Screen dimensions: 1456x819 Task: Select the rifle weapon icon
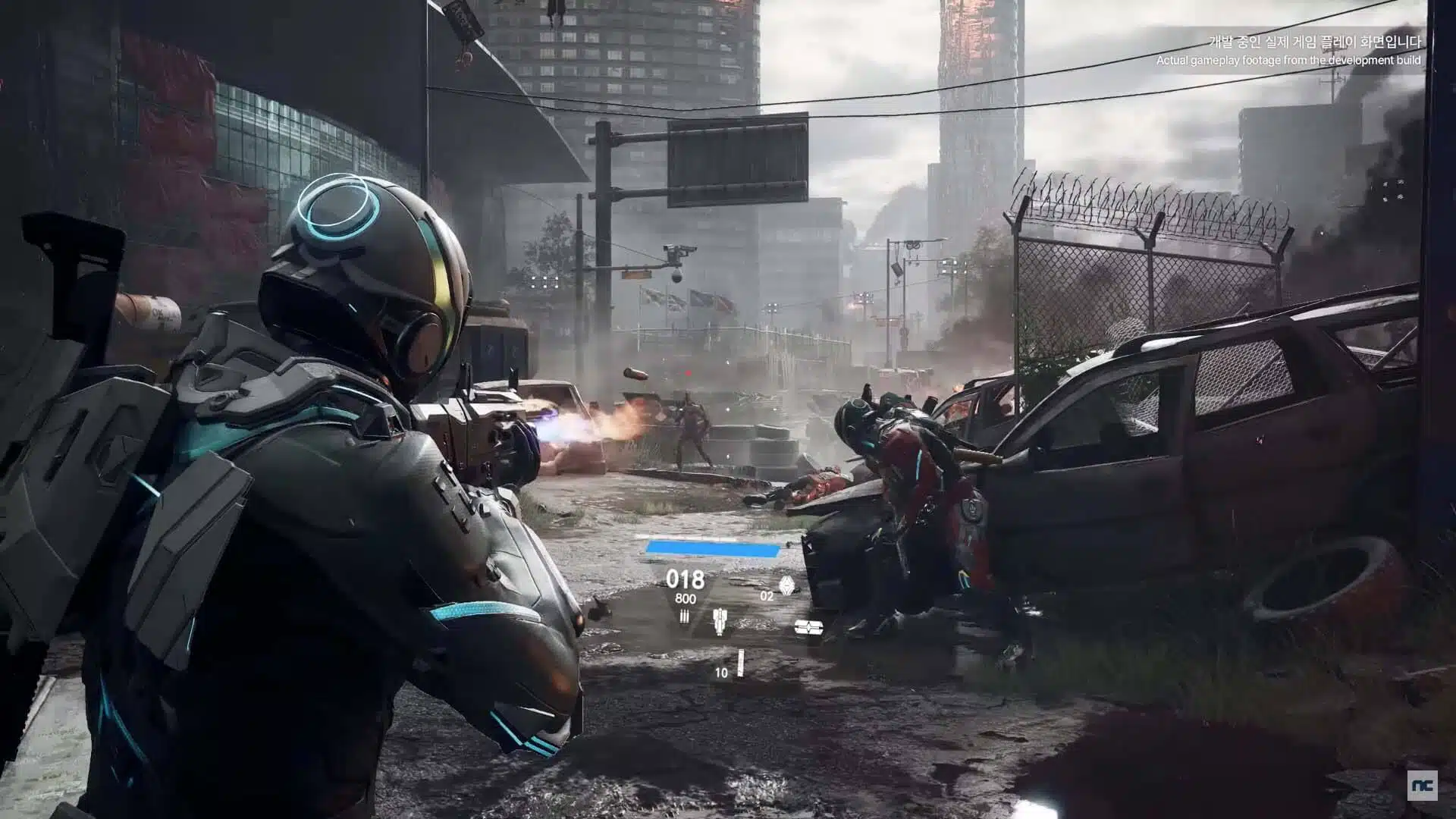click(x=719, y=621)
